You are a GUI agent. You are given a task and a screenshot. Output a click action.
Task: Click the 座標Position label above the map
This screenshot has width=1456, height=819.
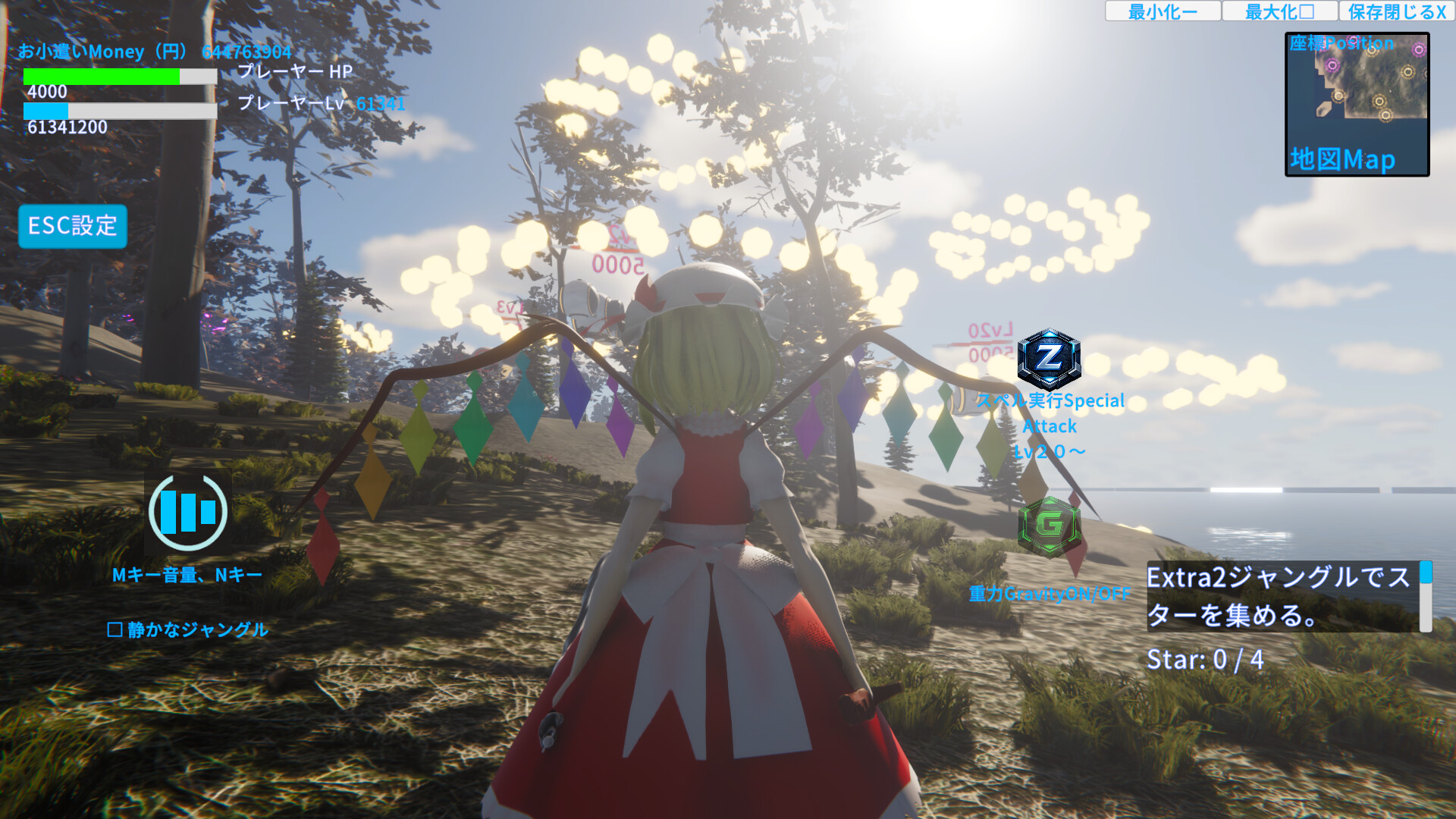click(1342, 44)
